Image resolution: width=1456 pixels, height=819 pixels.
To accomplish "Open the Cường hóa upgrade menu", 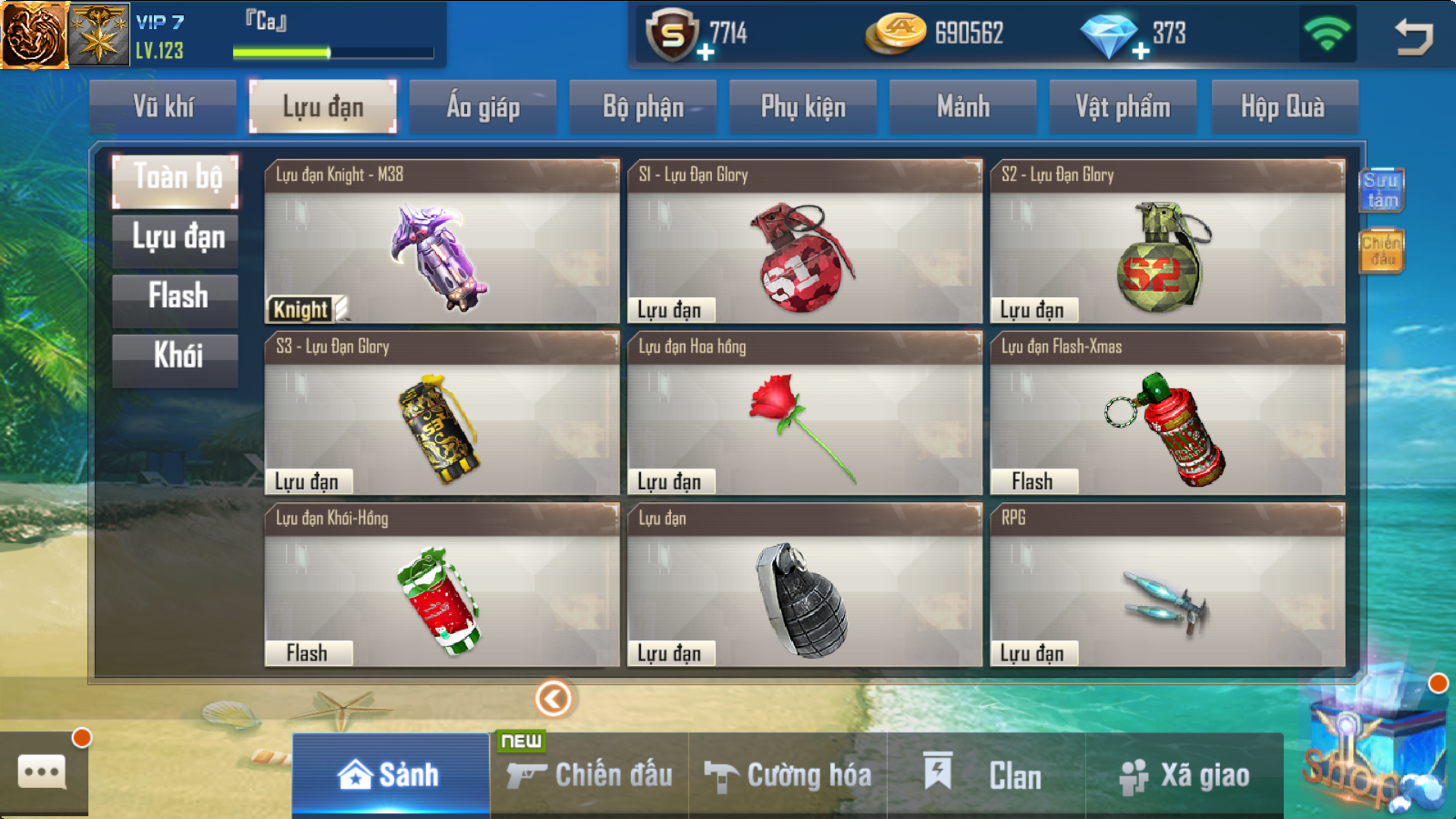I will tap(788, 775).
